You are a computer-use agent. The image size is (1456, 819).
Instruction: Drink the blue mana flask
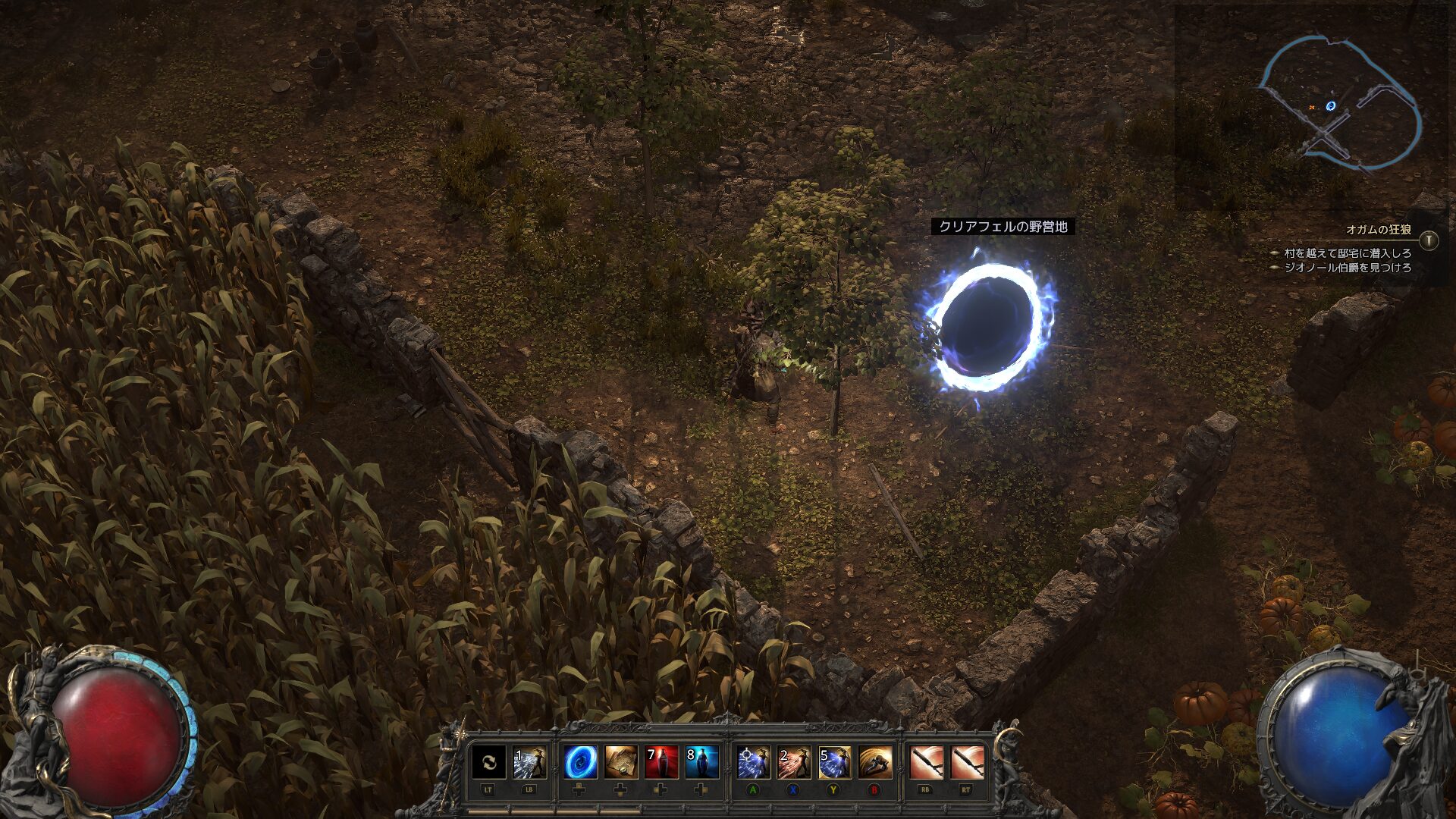(701, 762)
